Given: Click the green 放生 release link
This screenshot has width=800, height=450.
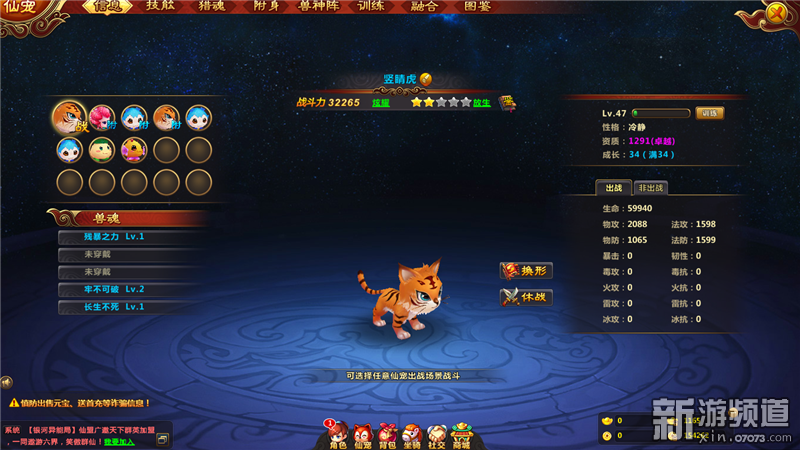Looking at the screenshot, I should (x=482, y=102).
